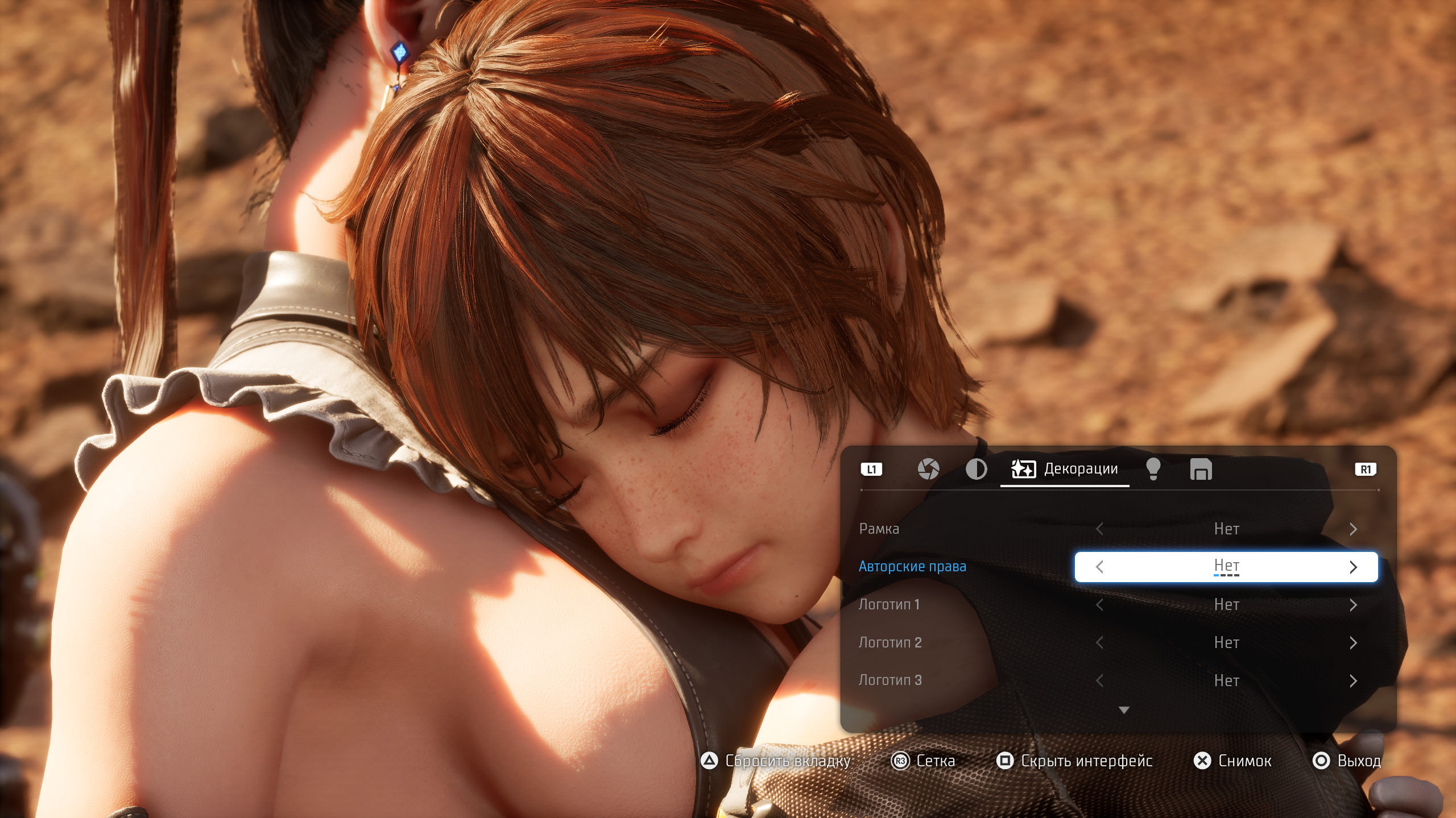Click left arrow for Логотип 2
The width and height of the screenshot is (1456, 818).
tap(1099, 643)
